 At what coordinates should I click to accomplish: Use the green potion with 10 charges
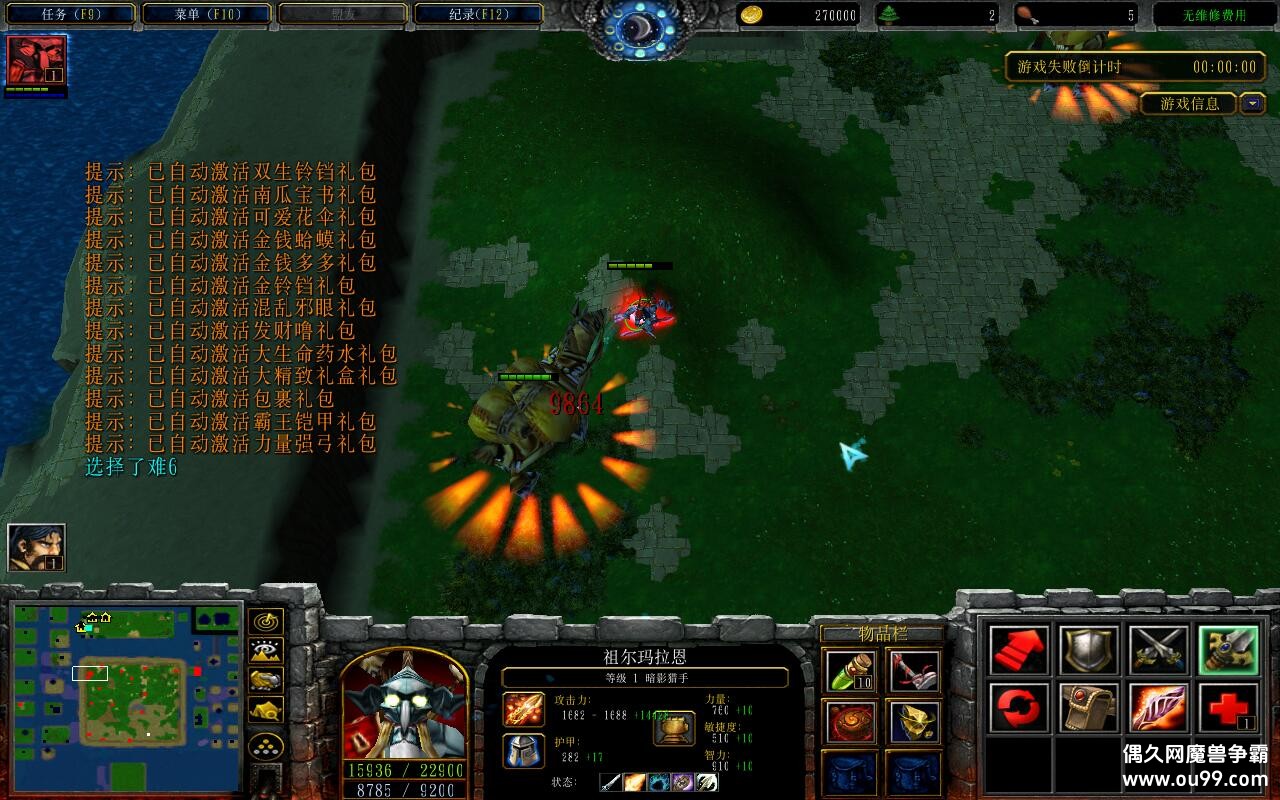coord(851,671)
